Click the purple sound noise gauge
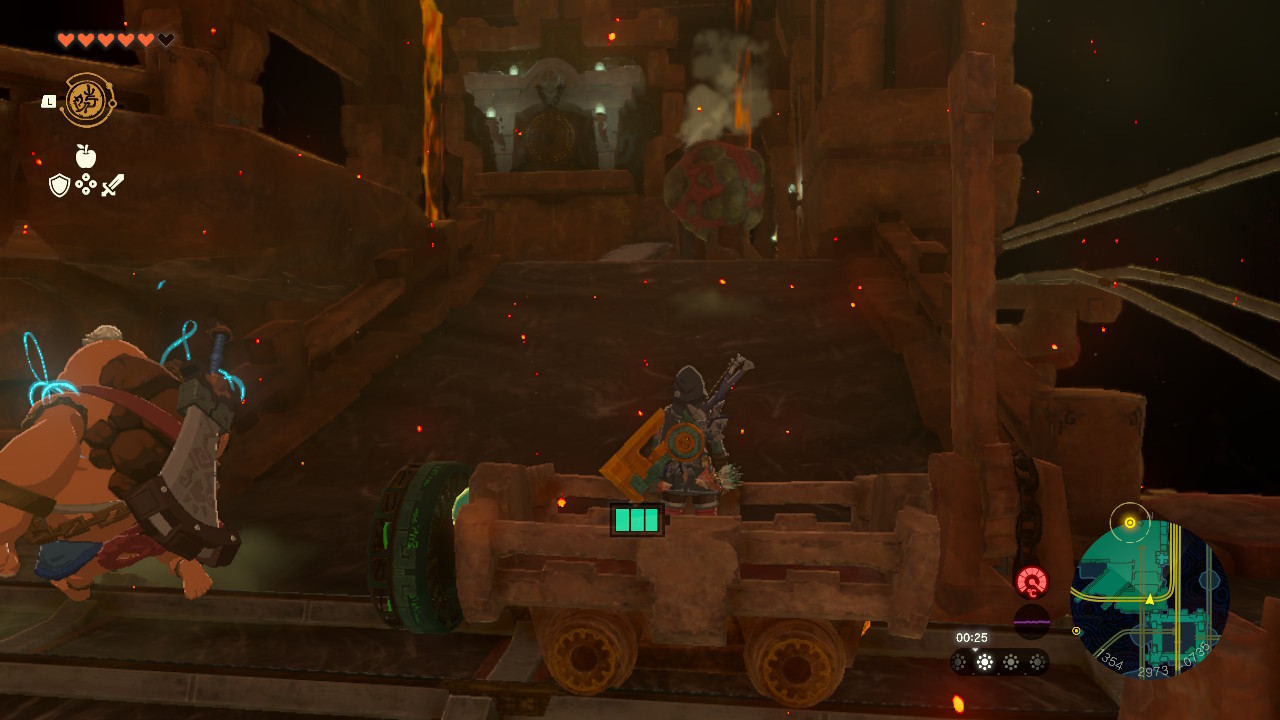Screen dimensions: 1280x720 1032,621
